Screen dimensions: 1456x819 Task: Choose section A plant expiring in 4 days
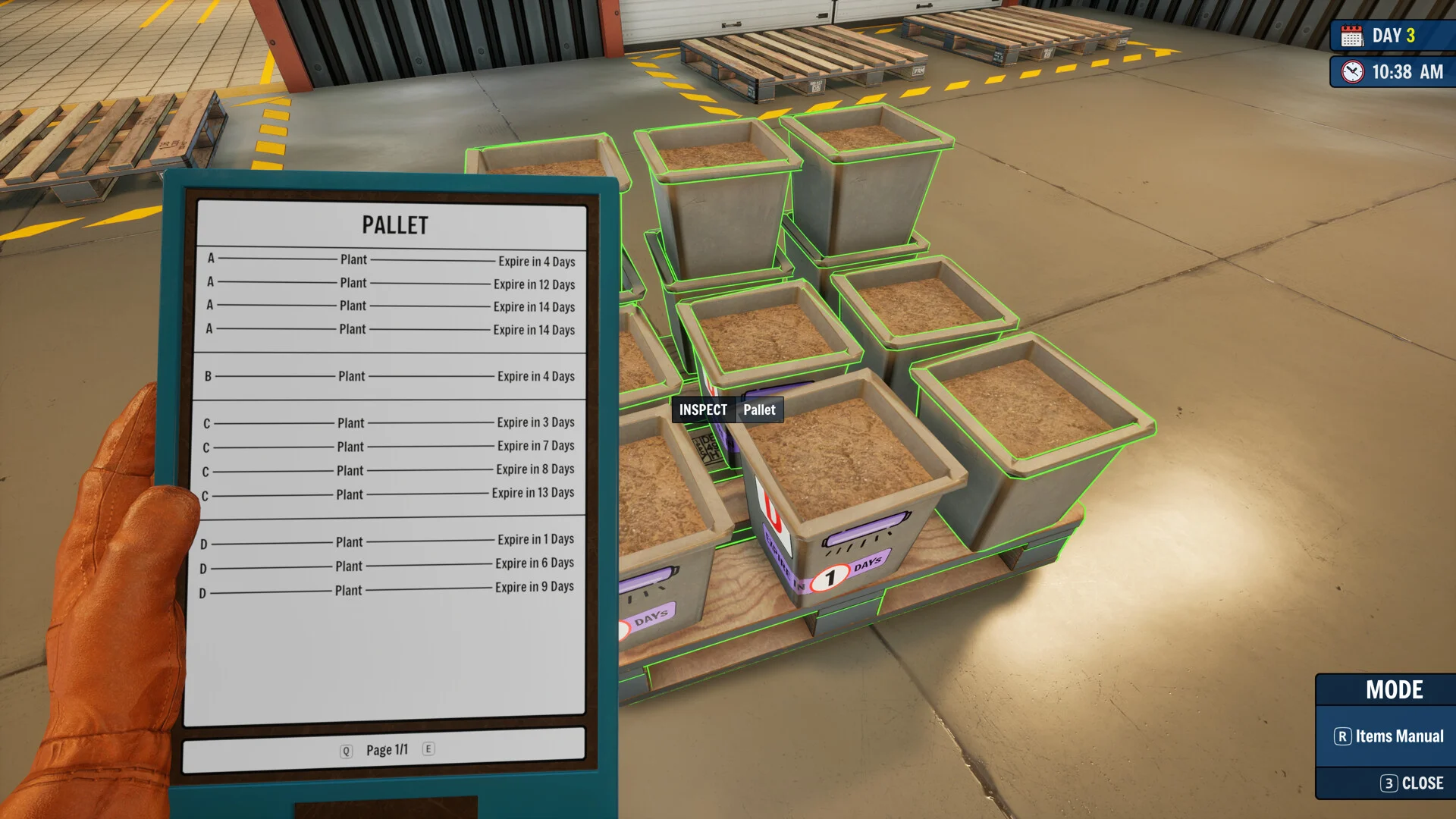click(x=391, y=260)
